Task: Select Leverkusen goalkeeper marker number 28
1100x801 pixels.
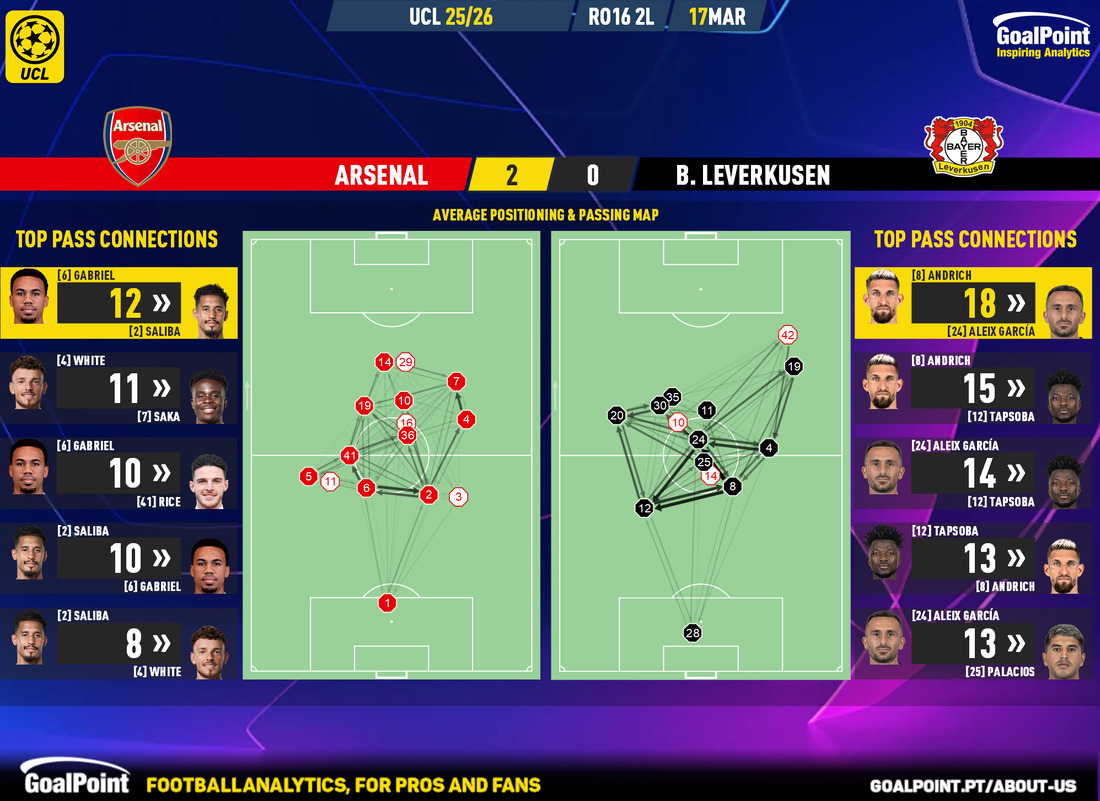Action: 693,632
